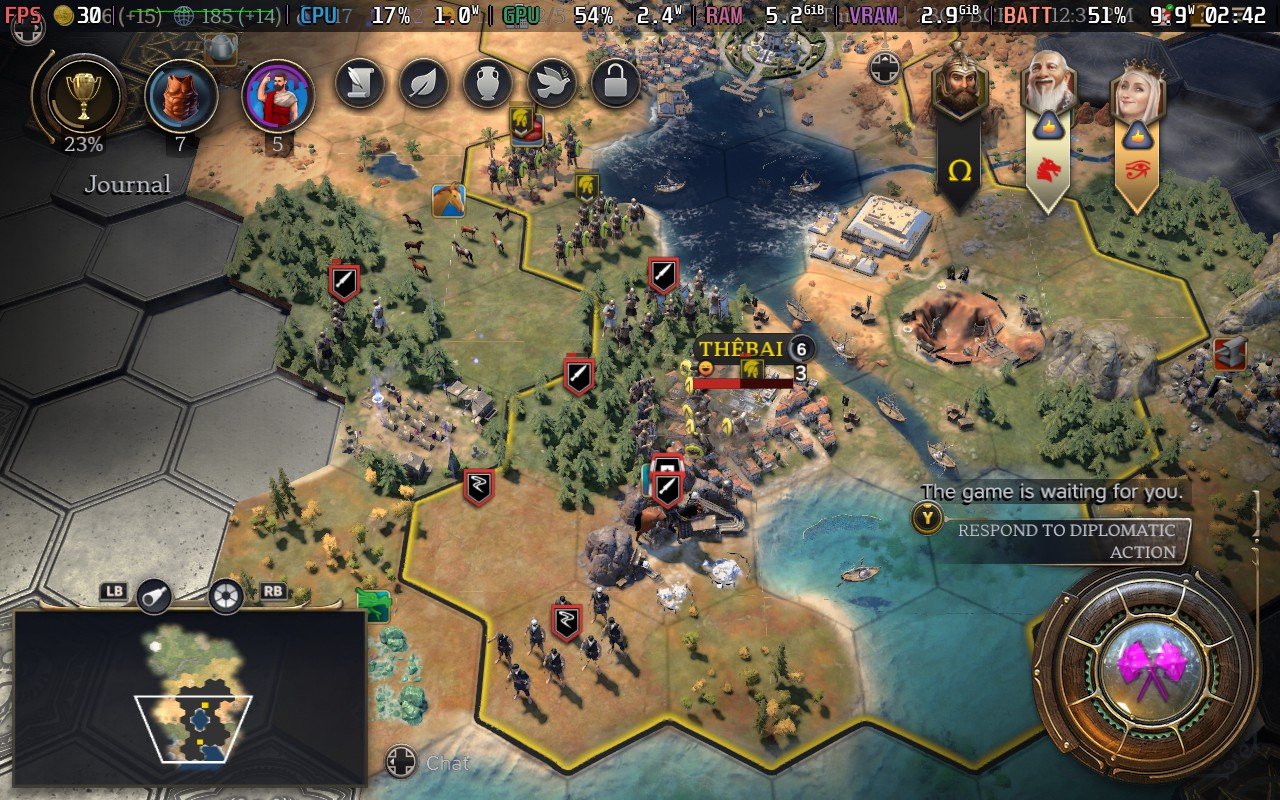The width and height of the screenshot is (1280, 800).
Task: Open the Journal
Action: pos(127,184)
